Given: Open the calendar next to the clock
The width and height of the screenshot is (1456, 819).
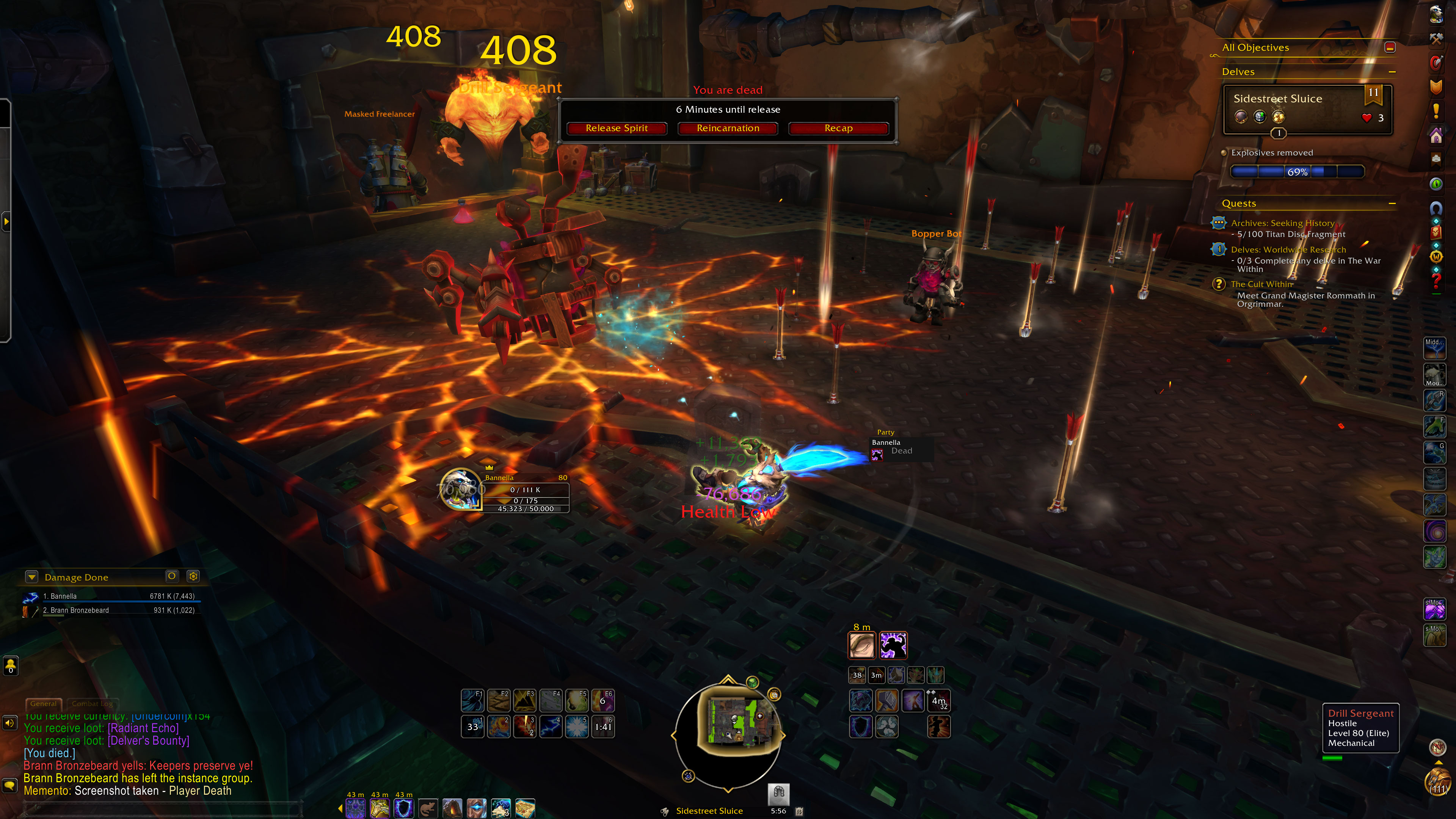Looking at the screenshot, I should pyautogui.click(x=799, y=811).
